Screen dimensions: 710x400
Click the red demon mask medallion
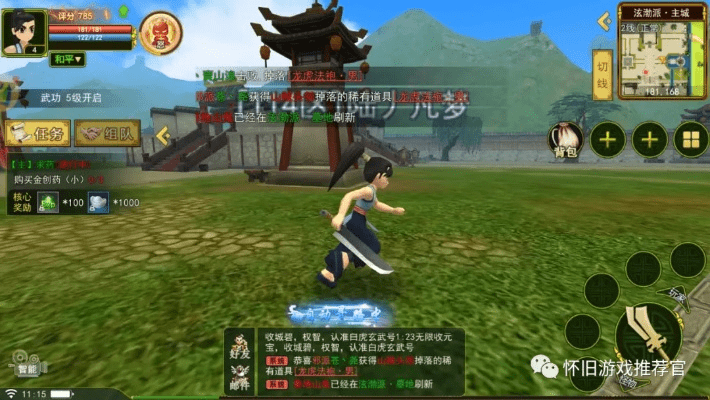tap(161, 33)
